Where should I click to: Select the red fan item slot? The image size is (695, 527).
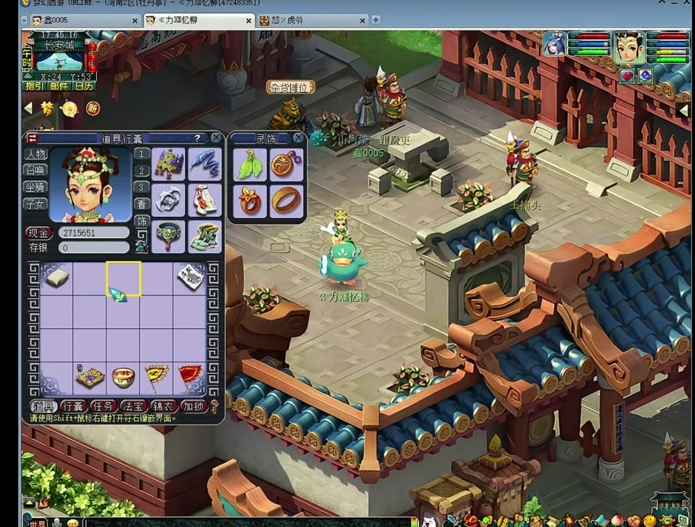tap(190, 376)
